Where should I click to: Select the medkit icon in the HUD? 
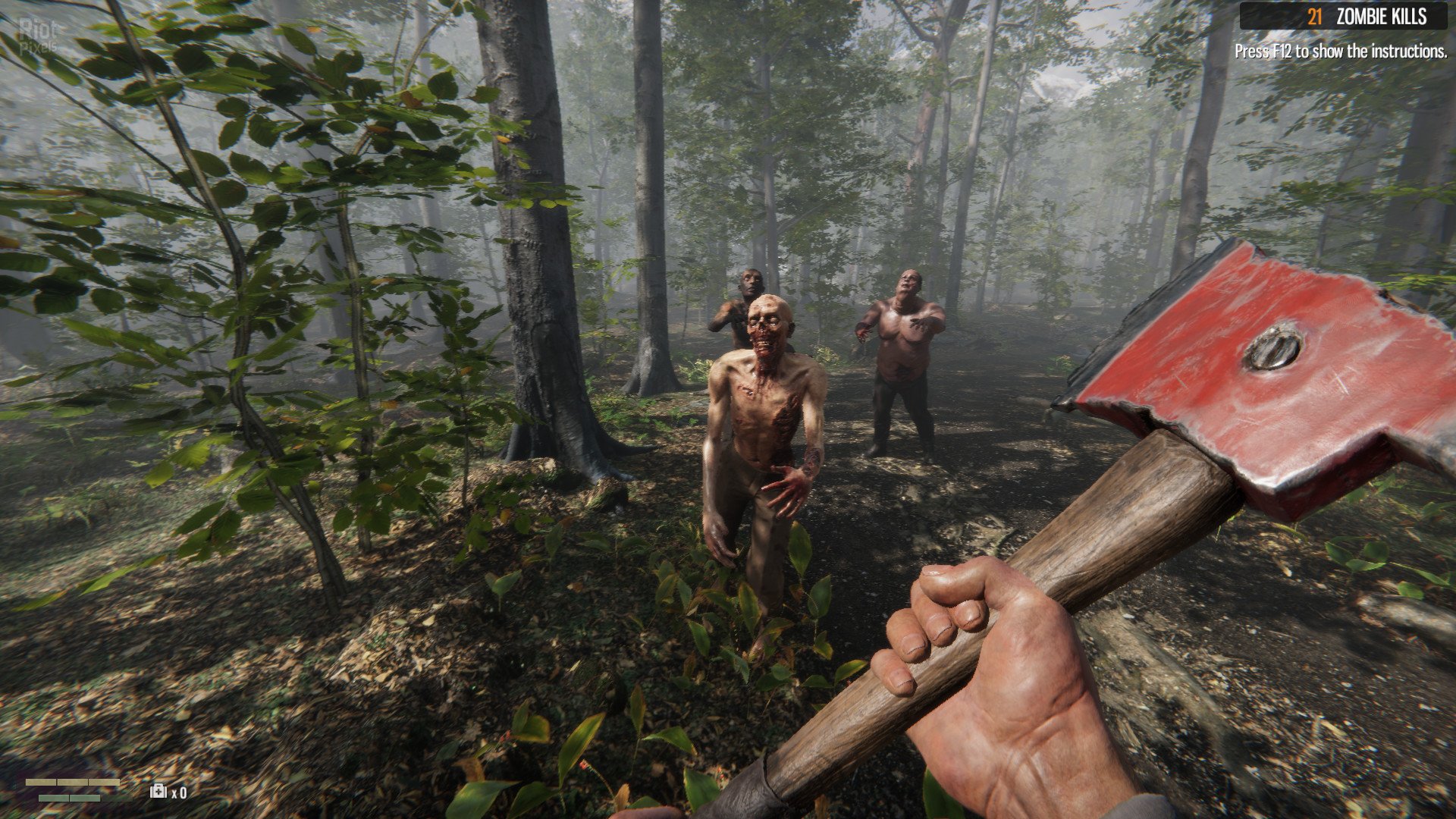click(158, 791)
